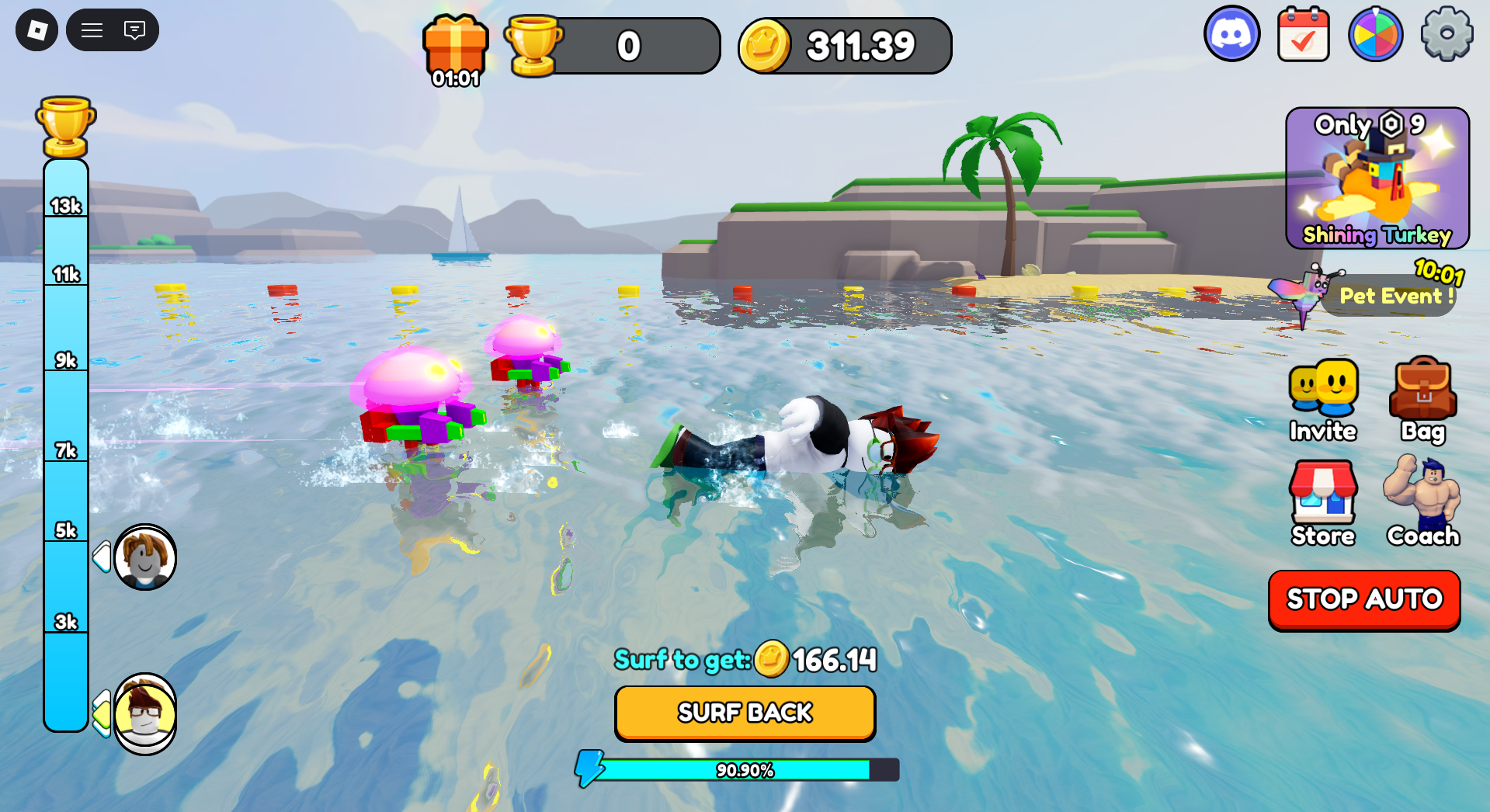Open the Store
This screenshot has height=812, width=1490.
[x=1322, y=503]
